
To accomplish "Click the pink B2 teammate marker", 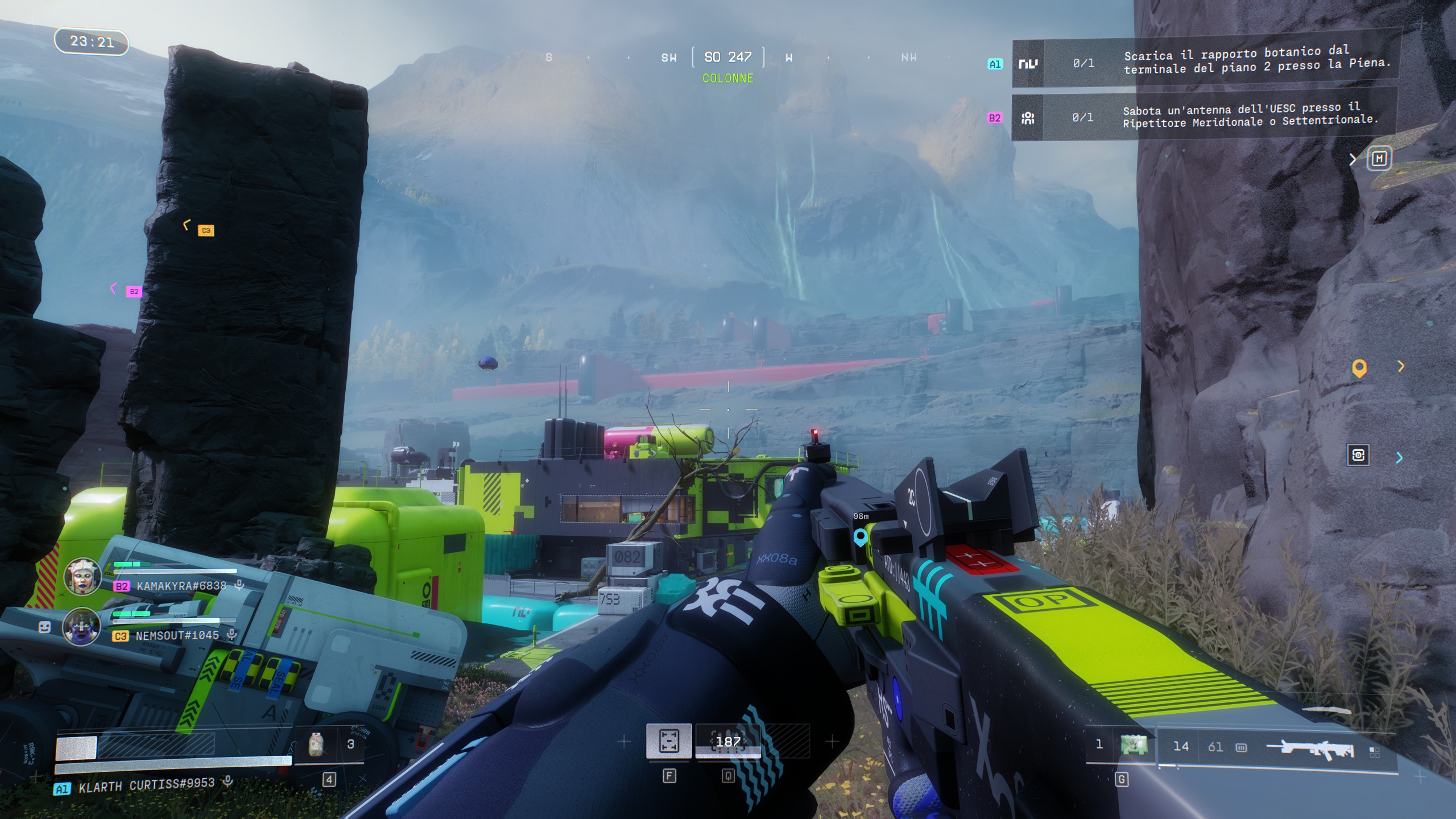I will (x=134, y=291).
